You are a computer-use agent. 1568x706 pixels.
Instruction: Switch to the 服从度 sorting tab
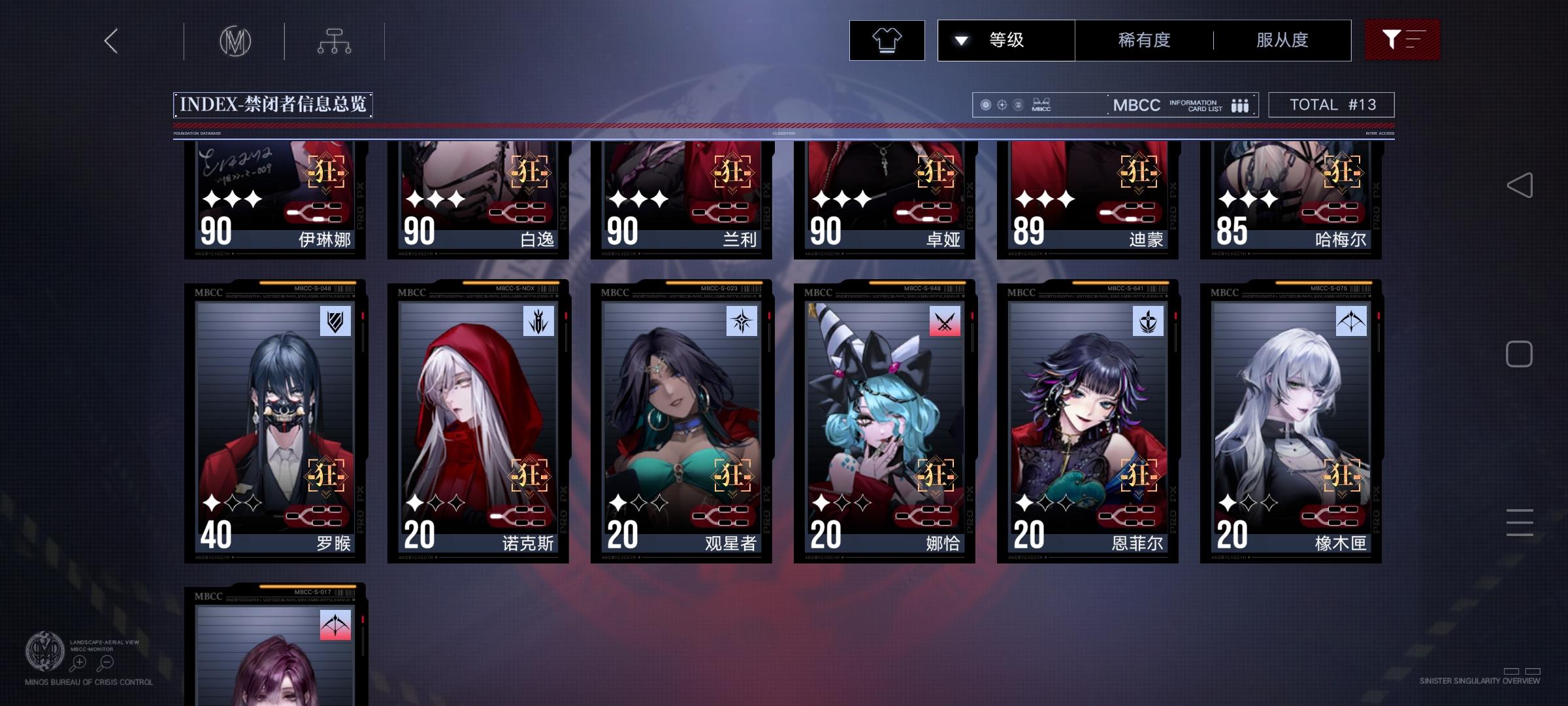tap(1282, 40)
